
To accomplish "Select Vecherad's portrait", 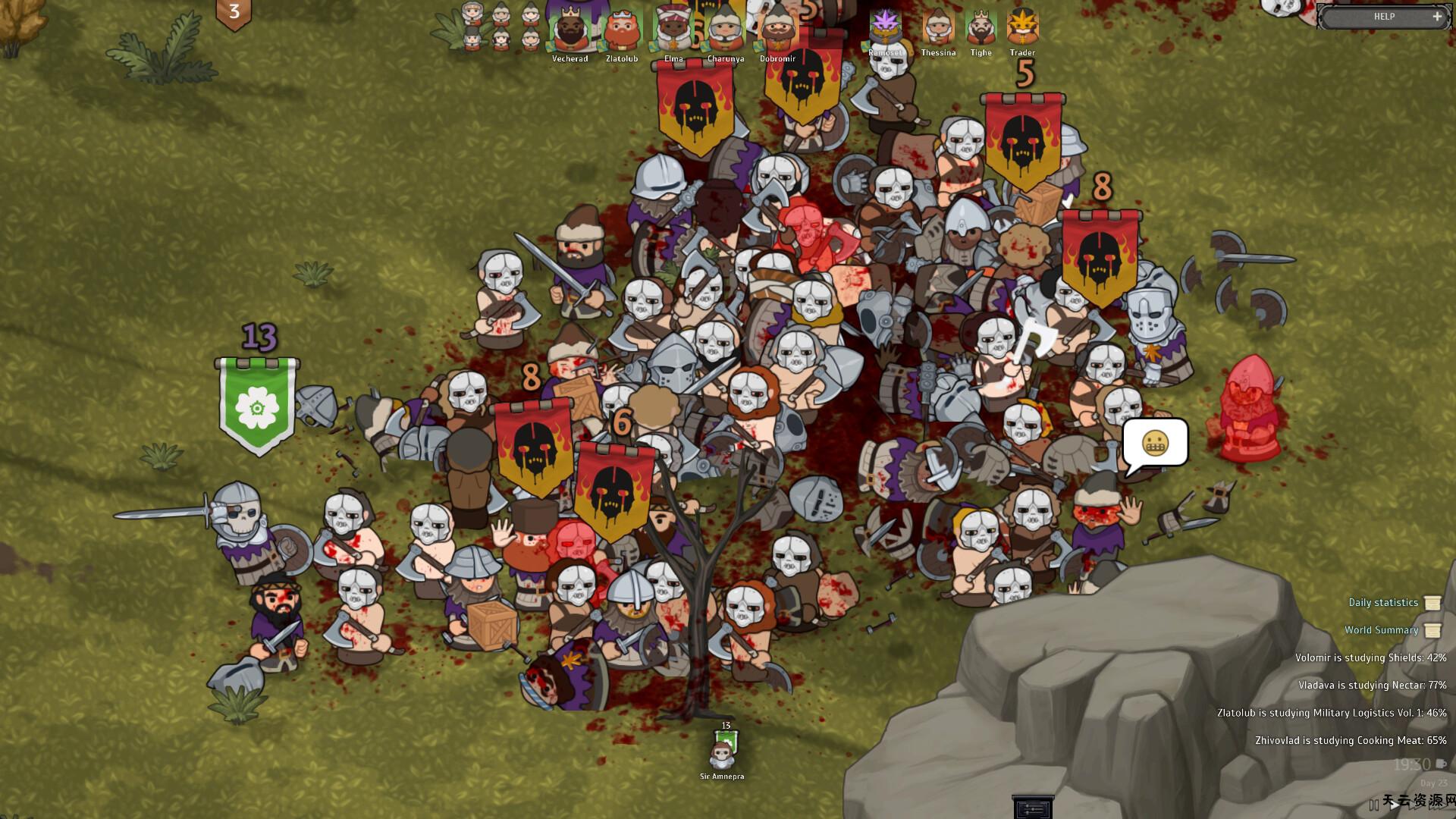I will [570, 30].
